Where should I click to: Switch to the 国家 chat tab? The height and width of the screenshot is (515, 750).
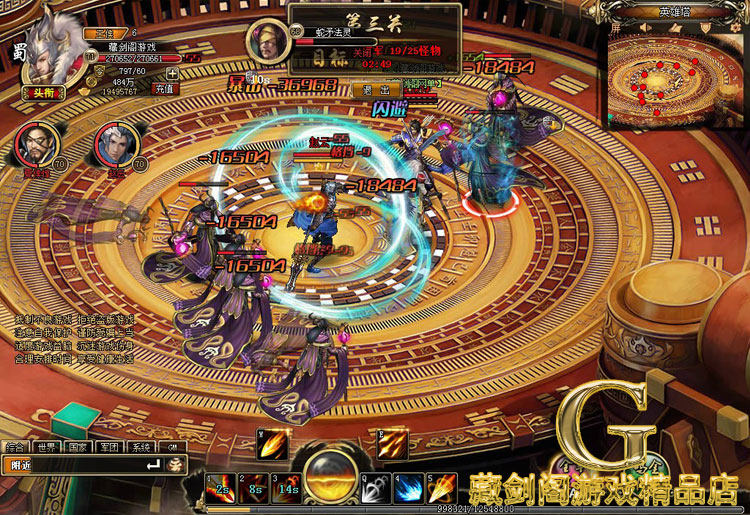point(78,447)
